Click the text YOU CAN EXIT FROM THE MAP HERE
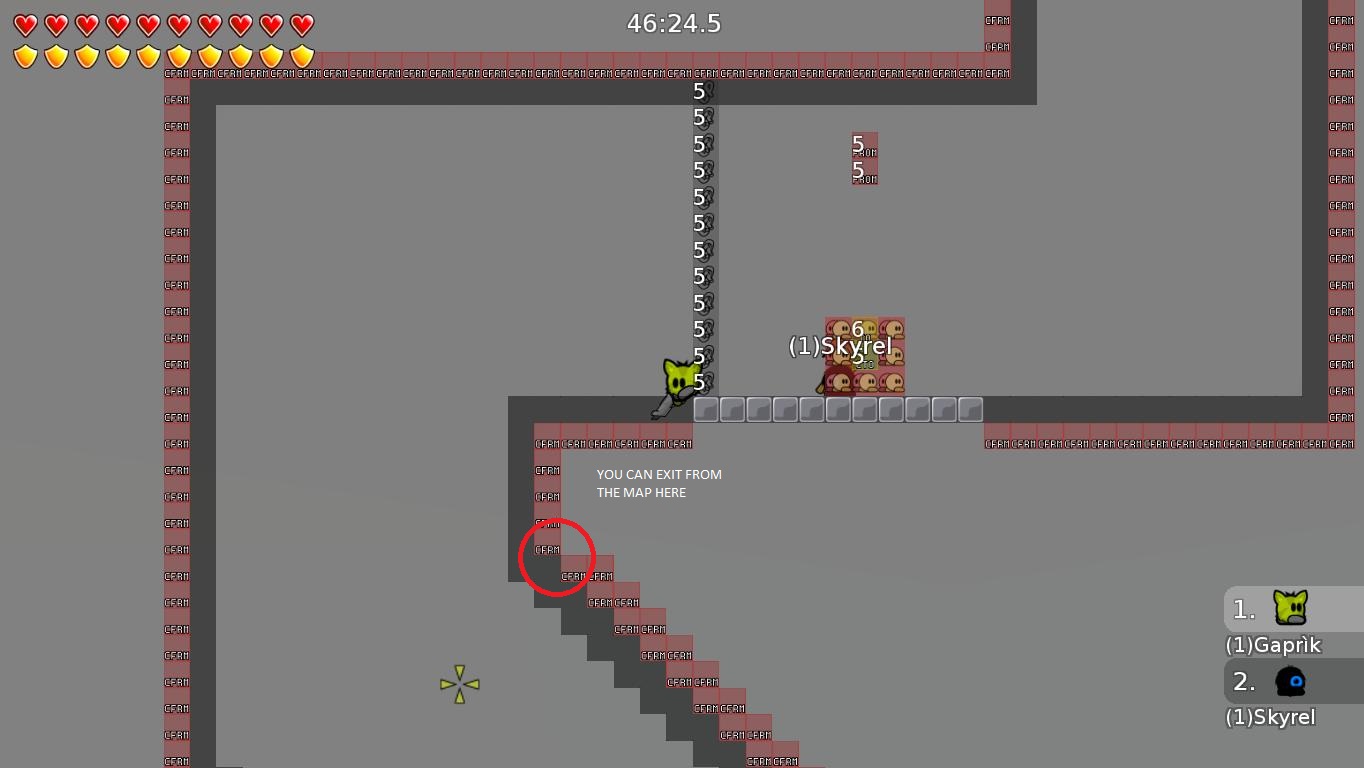This screenshot has width=1364, height=768. tap(659, 483)
